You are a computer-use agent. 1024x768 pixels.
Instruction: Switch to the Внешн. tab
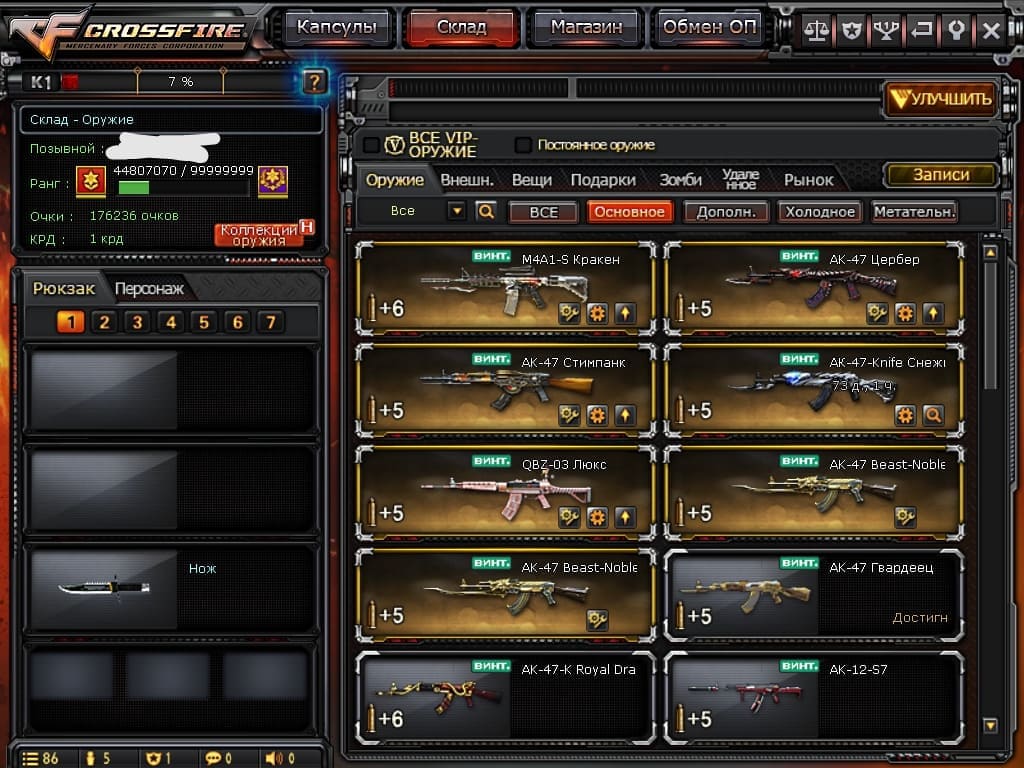point(467,180)
